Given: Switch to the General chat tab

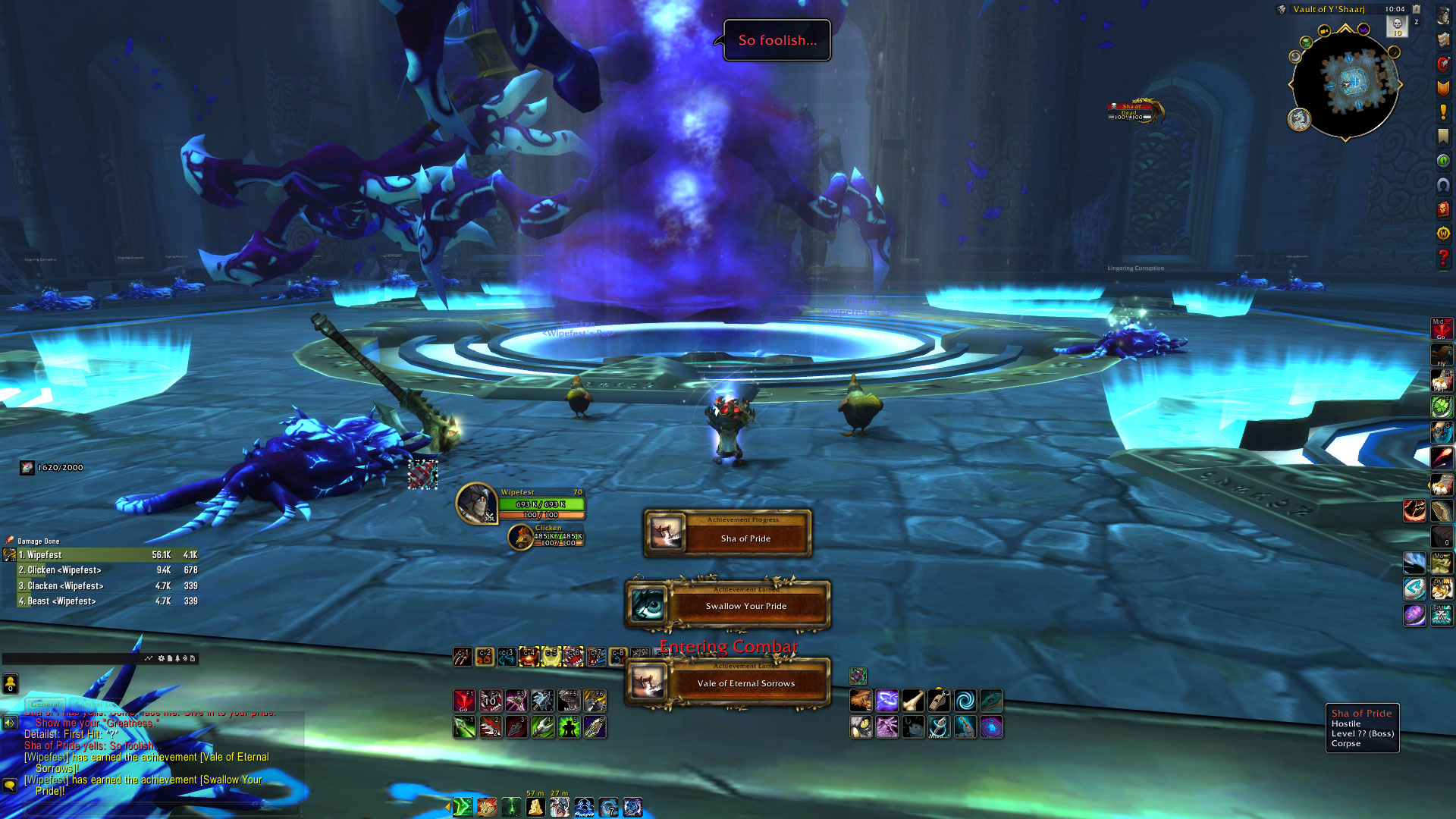Looking at the screenshot, I should [45, 704].
